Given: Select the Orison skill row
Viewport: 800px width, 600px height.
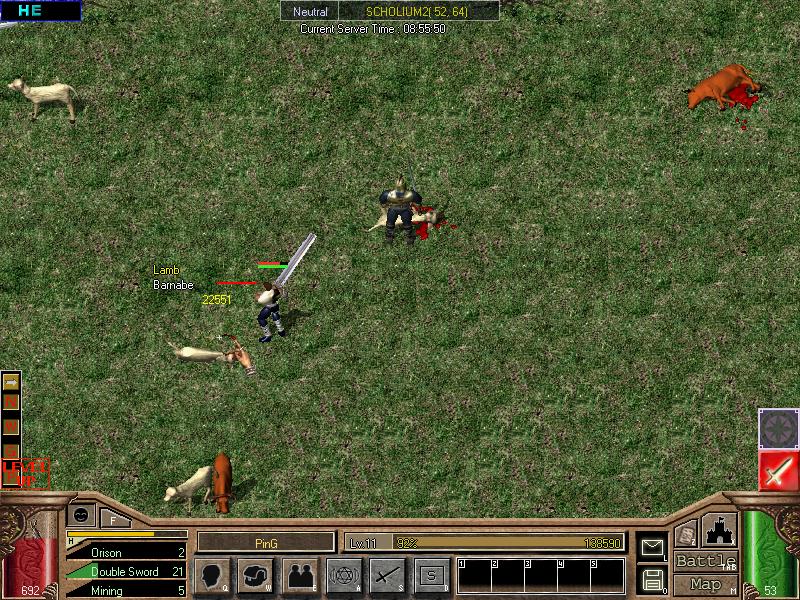Looking at the screenshot, I should coord(126,552).
